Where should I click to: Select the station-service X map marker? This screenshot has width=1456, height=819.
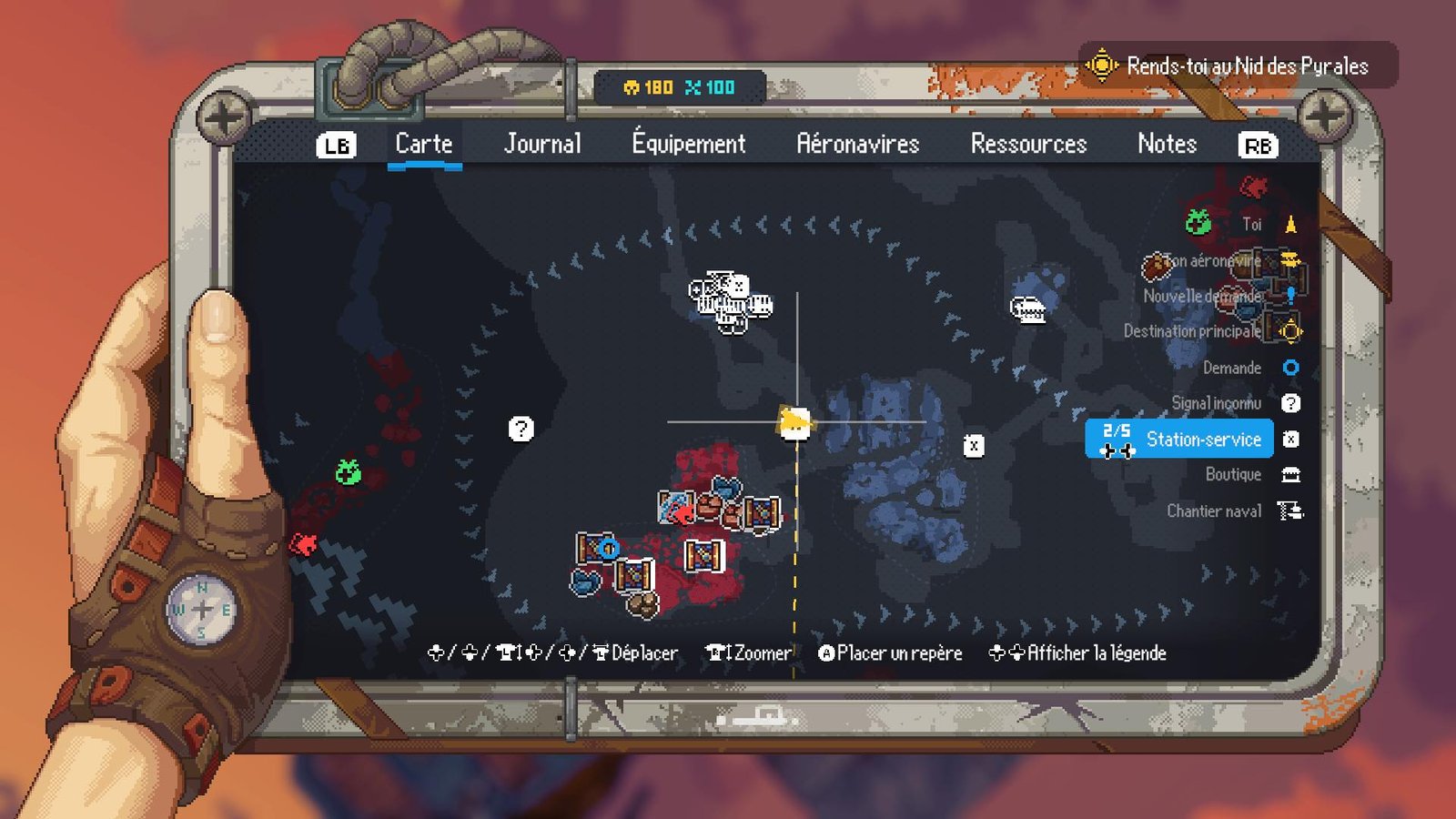(x=974, y=446)
